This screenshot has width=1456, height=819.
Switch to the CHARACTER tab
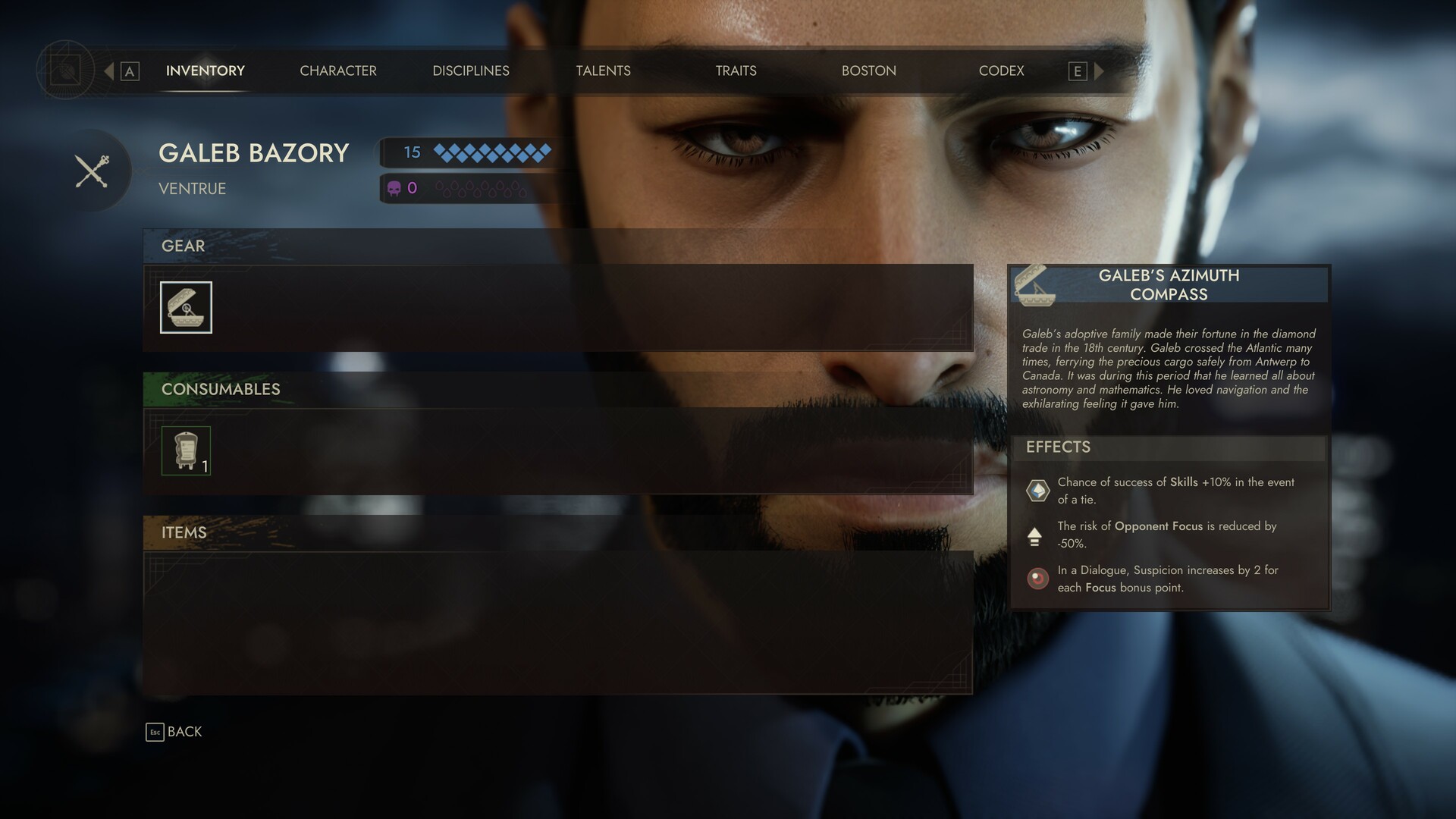click(x=338, y=71)
